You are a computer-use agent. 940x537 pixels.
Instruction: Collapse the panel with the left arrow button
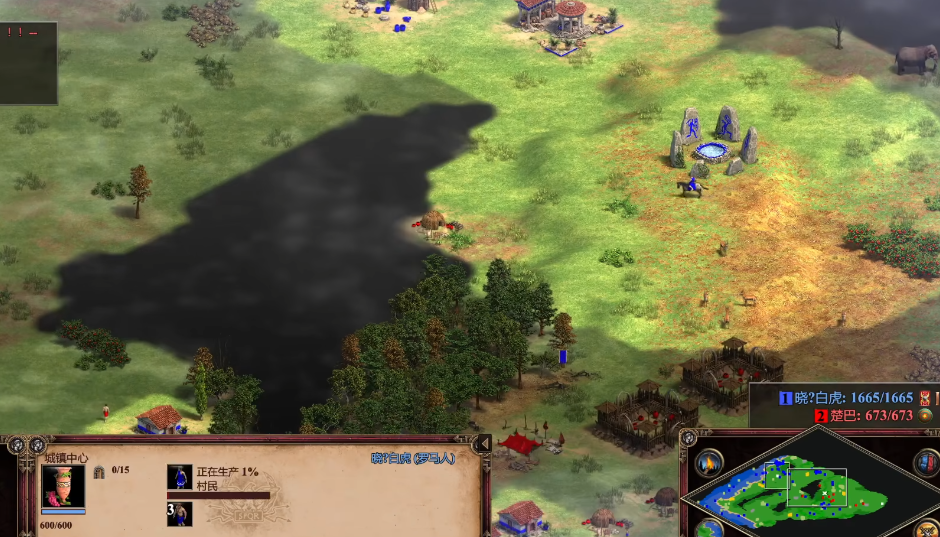[x=484, y=443]
